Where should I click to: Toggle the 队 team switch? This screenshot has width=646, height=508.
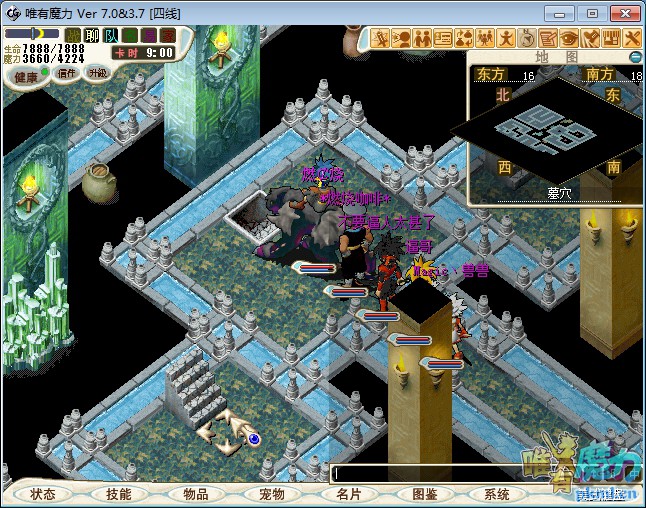tap(111, 35)
